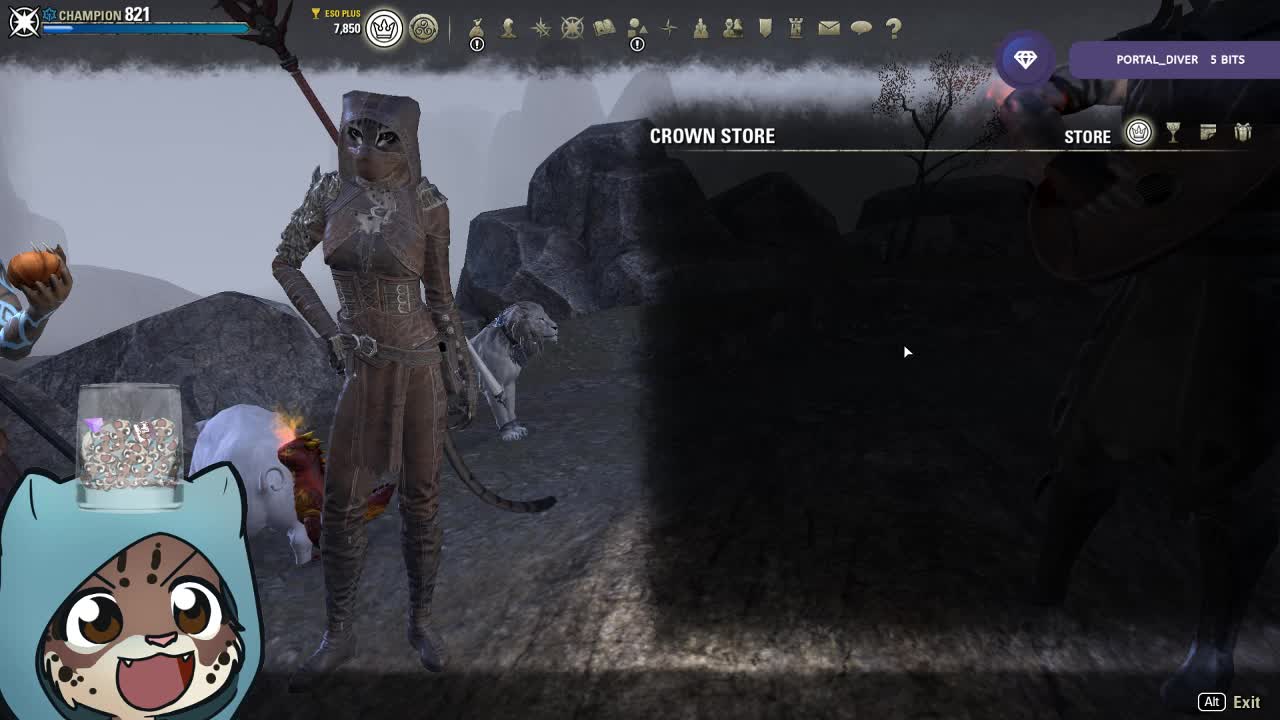The image size is (1280, 720).
Task: Open the map compass icon
Action: [x=669, y=28]
